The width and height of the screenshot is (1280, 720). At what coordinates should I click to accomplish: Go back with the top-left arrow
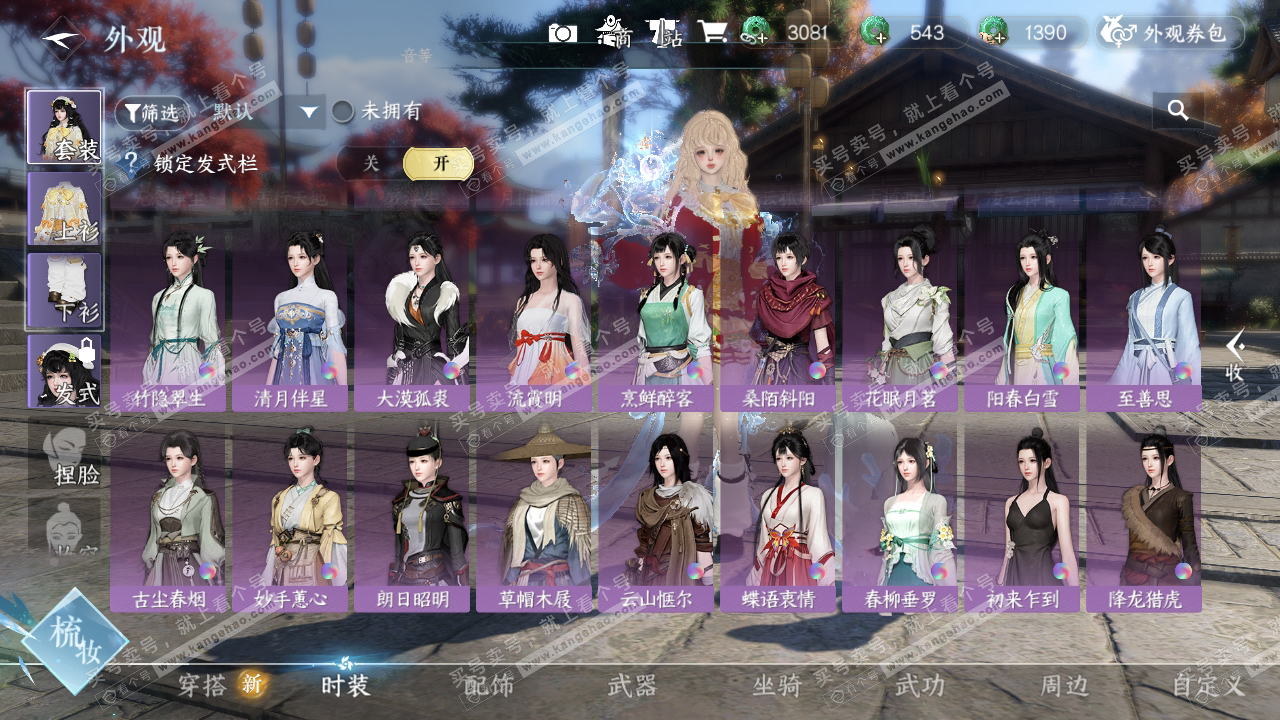pos(62,38)
